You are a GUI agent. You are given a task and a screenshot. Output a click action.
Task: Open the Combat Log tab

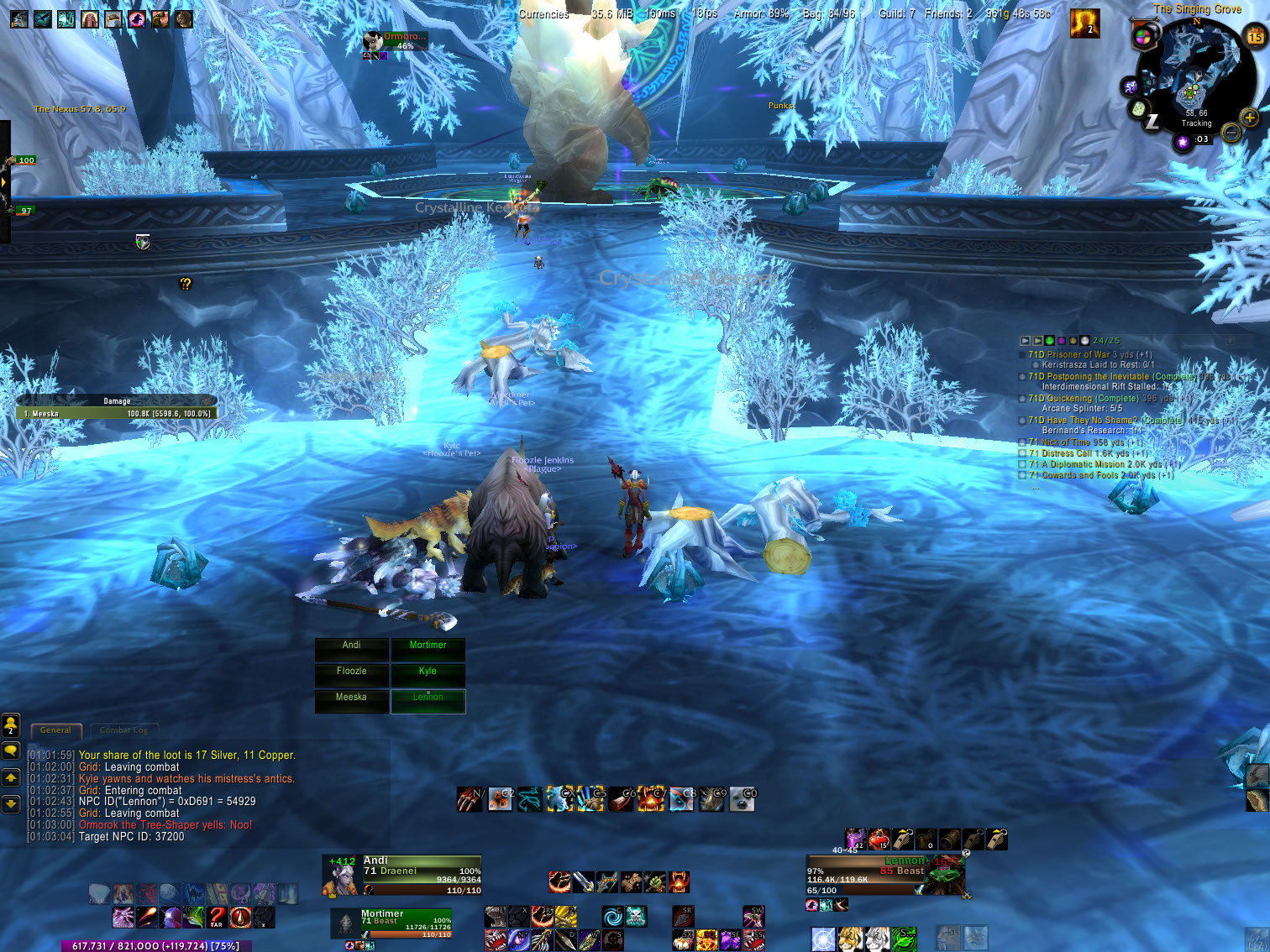(123, 730)
